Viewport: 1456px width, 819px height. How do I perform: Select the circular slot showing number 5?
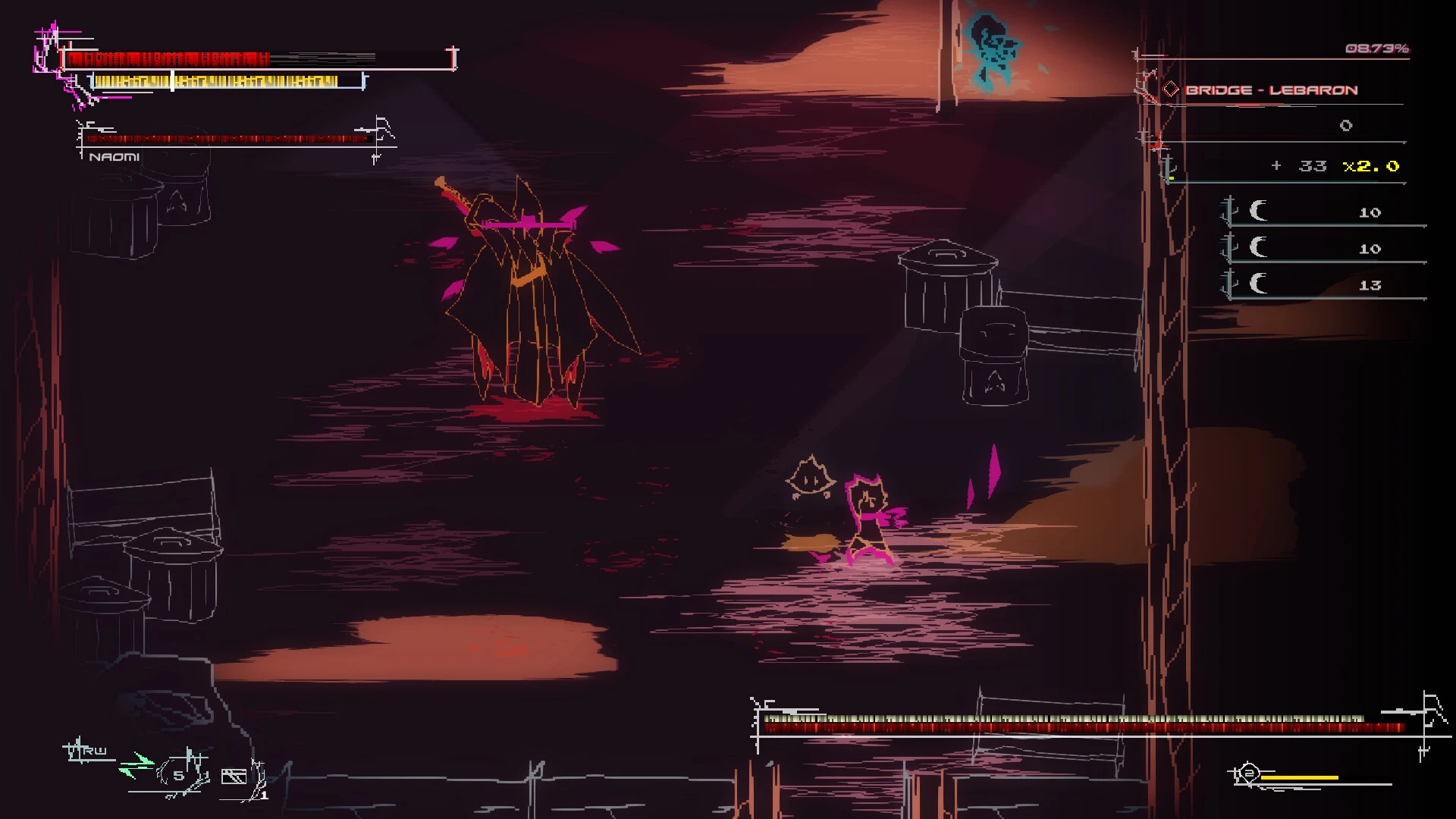pyautogui.click(x=179, y=775)
